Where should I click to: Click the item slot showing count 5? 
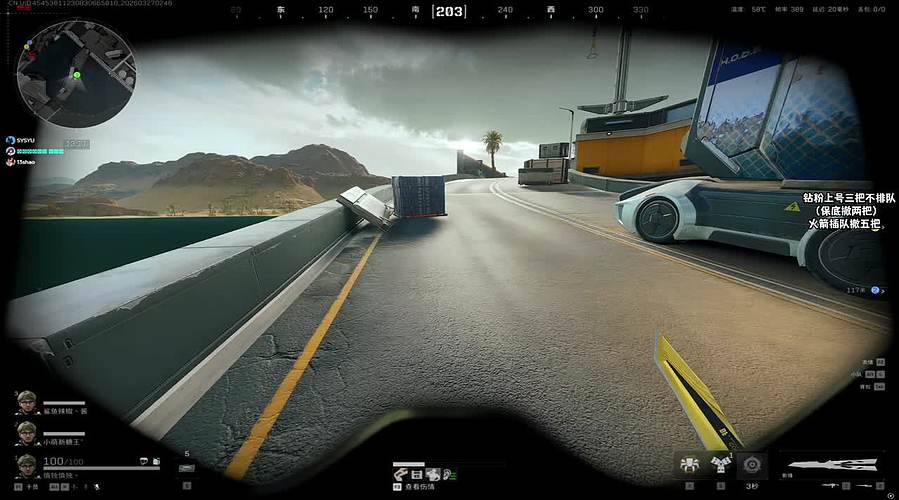tap(186, 466)
